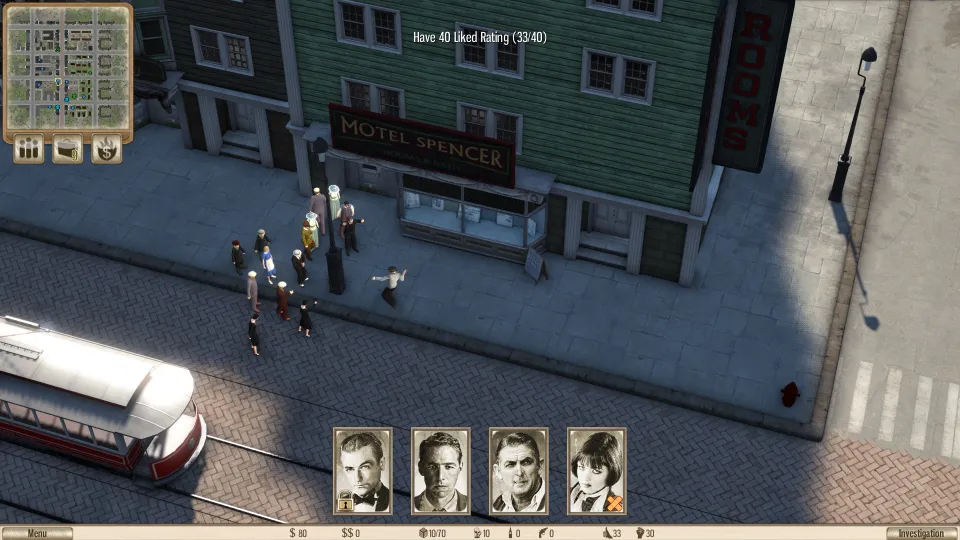Screen dimensions: 960x540
Task: Select the older gray-haired man portrait
Action: pos(519,471)
